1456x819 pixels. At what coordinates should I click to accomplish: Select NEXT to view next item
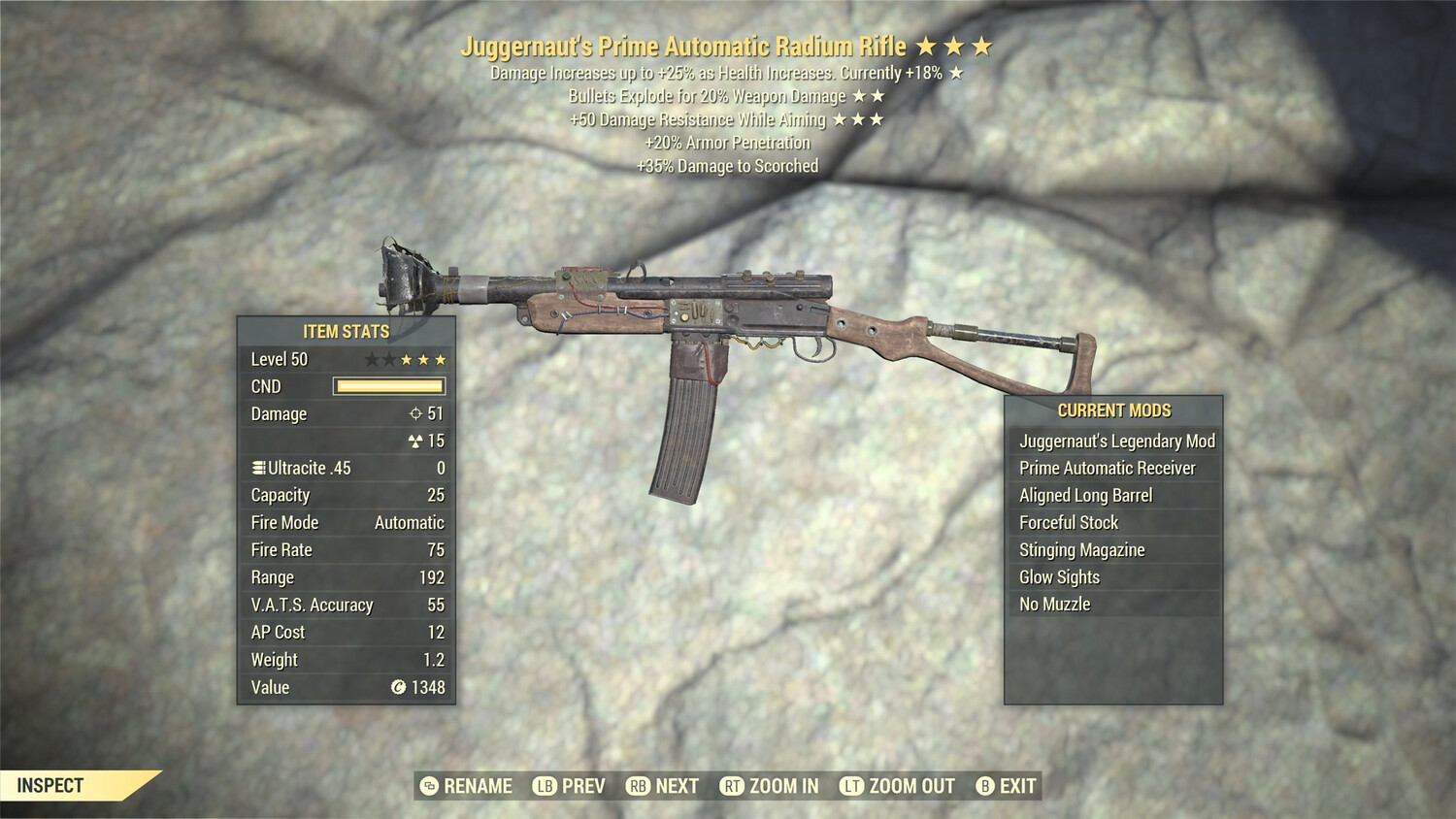677,786
